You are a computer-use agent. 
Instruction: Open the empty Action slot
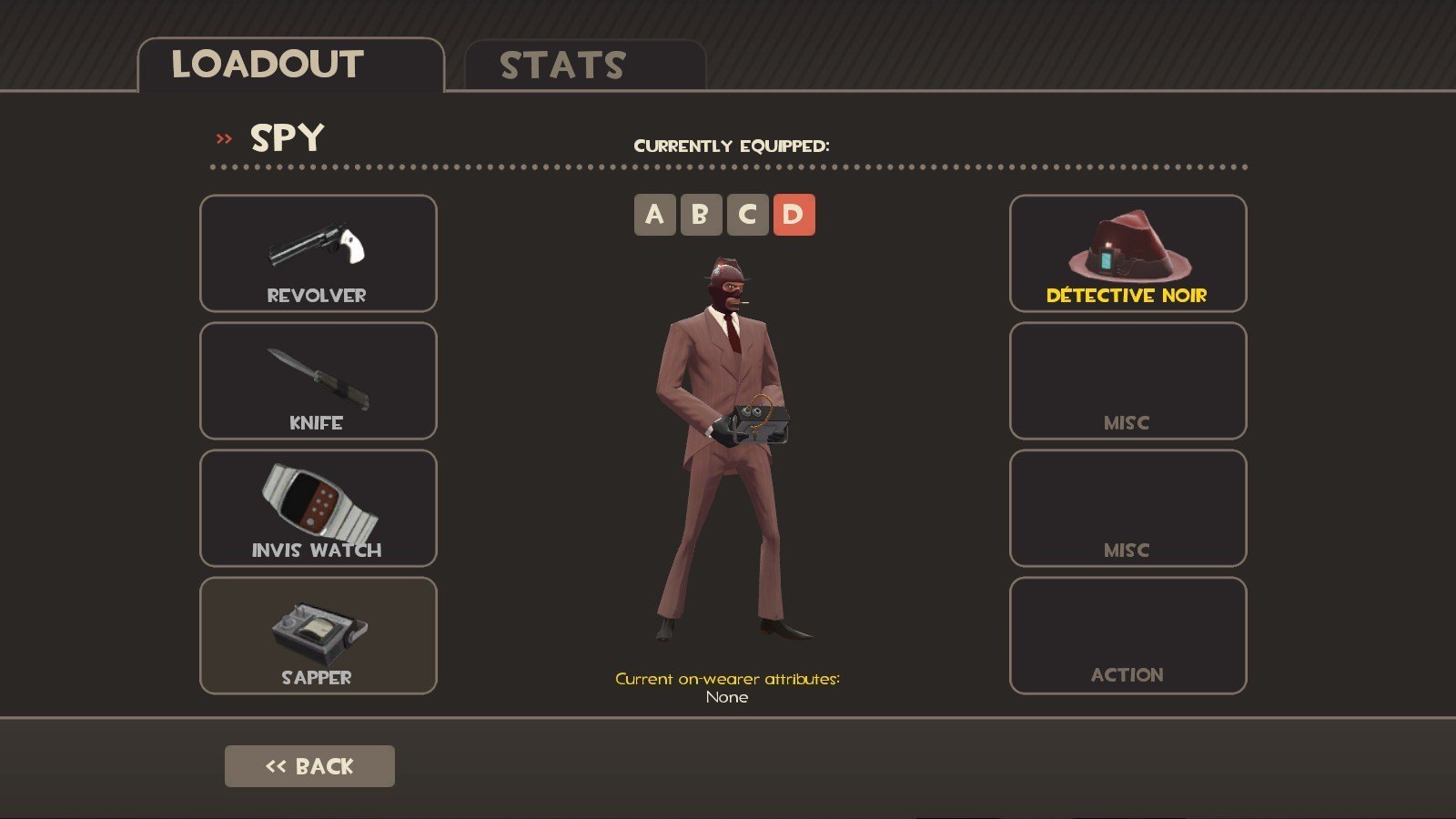pos(1127,635)
